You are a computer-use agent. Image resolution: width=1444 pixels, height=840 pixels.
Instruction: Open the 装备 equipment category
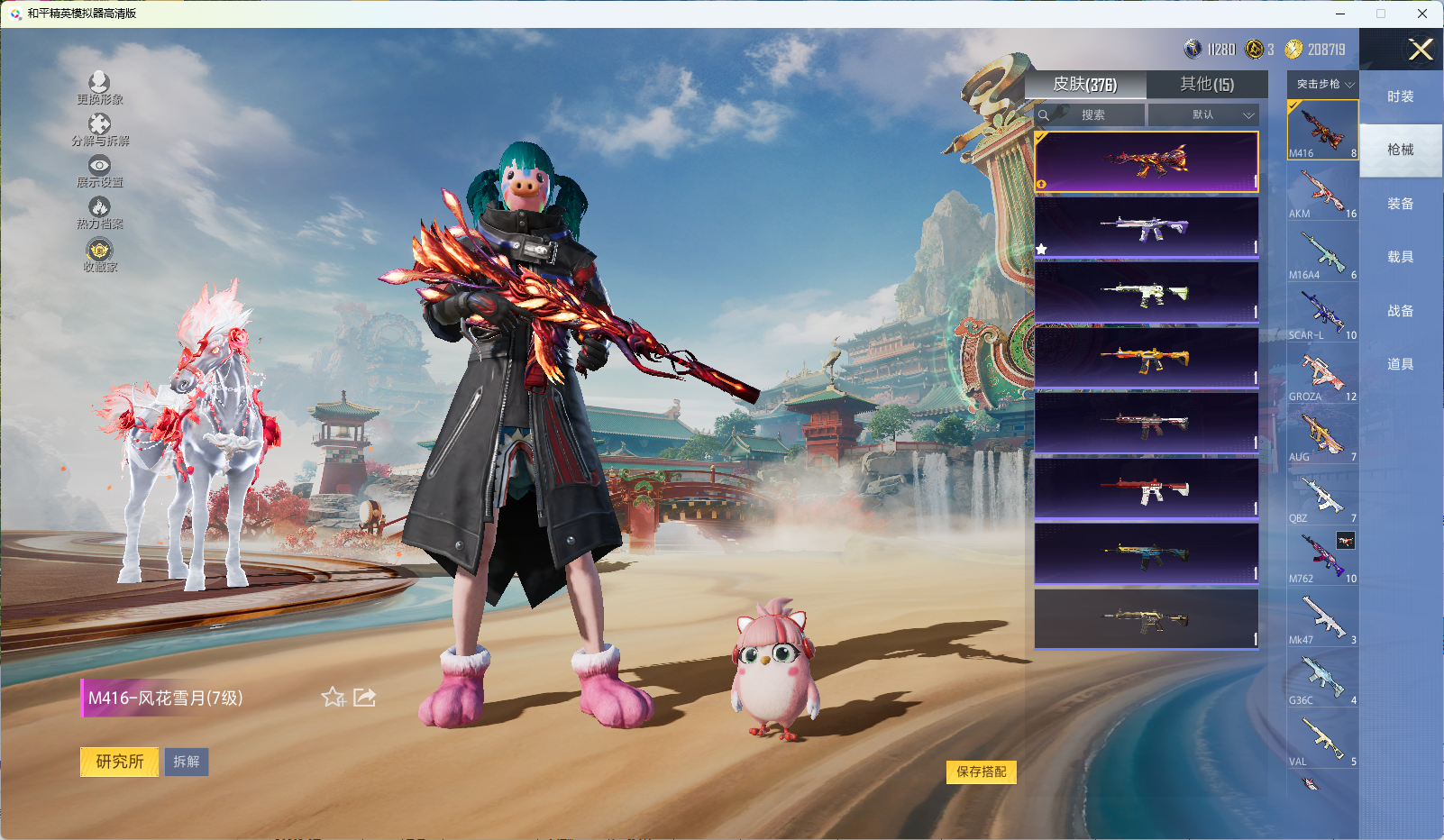point(1400,204)
